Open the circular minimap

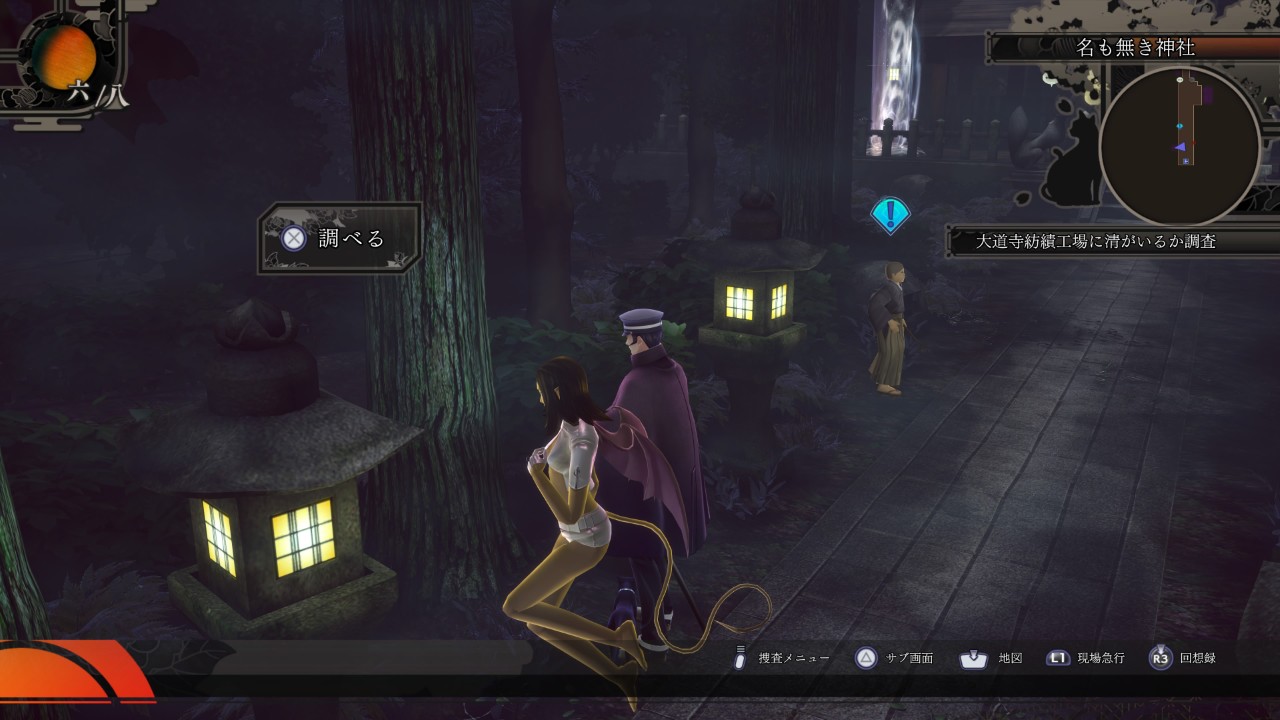pyautogui.click(x=1179, y=147)
